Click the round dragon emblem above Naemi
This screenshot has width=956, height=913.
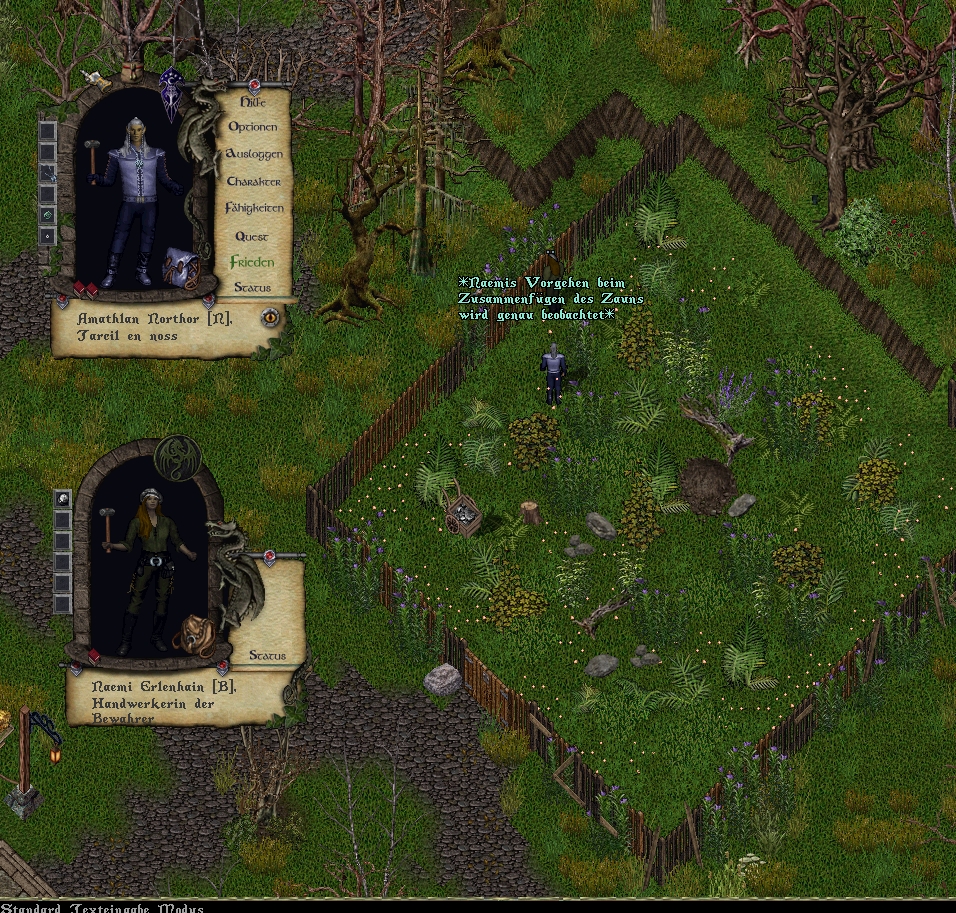coord(178,457)
